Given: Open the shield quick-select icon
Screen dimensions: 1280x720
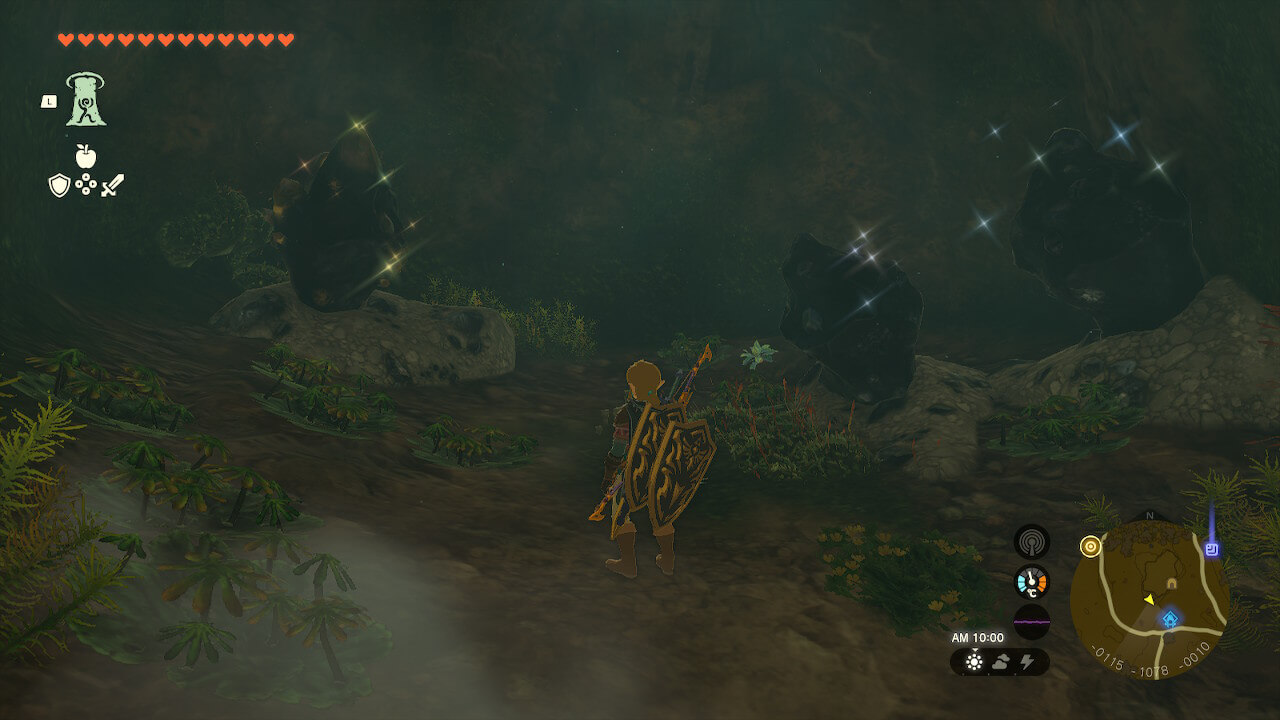Looking at the screenshot, I should 59,185.
